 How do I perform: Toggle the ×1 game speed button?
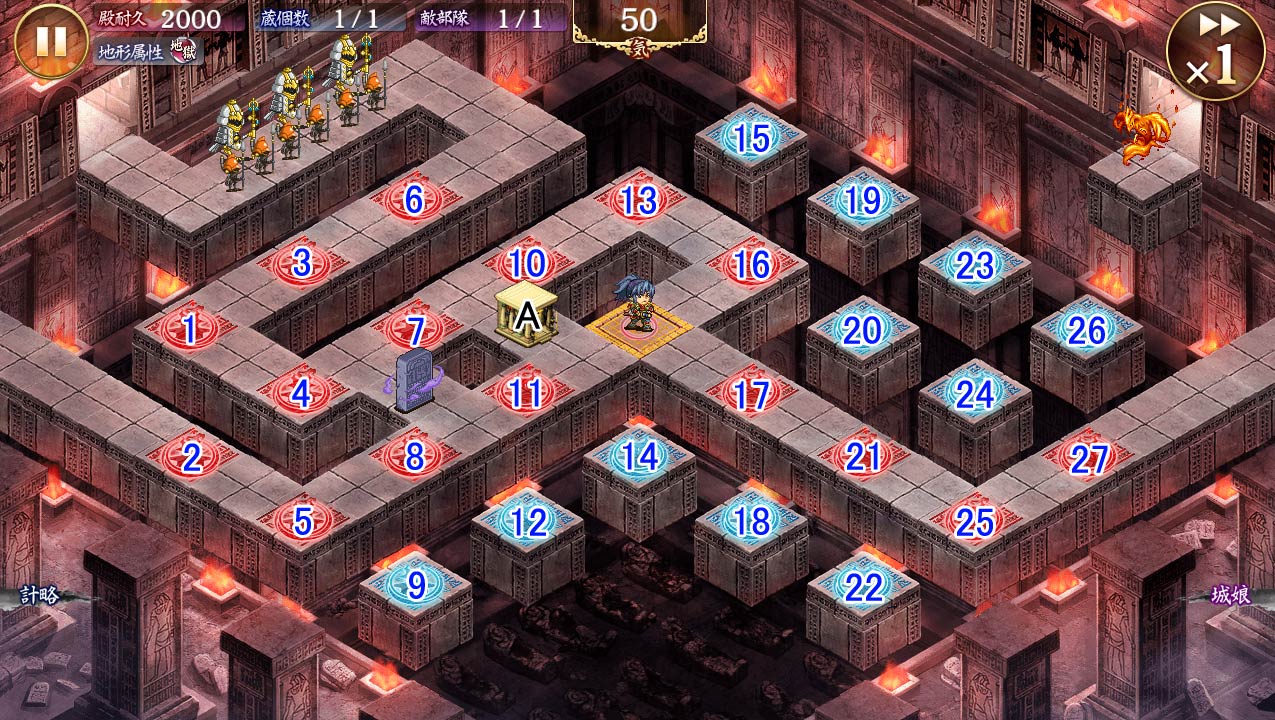[x=1215, y=51]
